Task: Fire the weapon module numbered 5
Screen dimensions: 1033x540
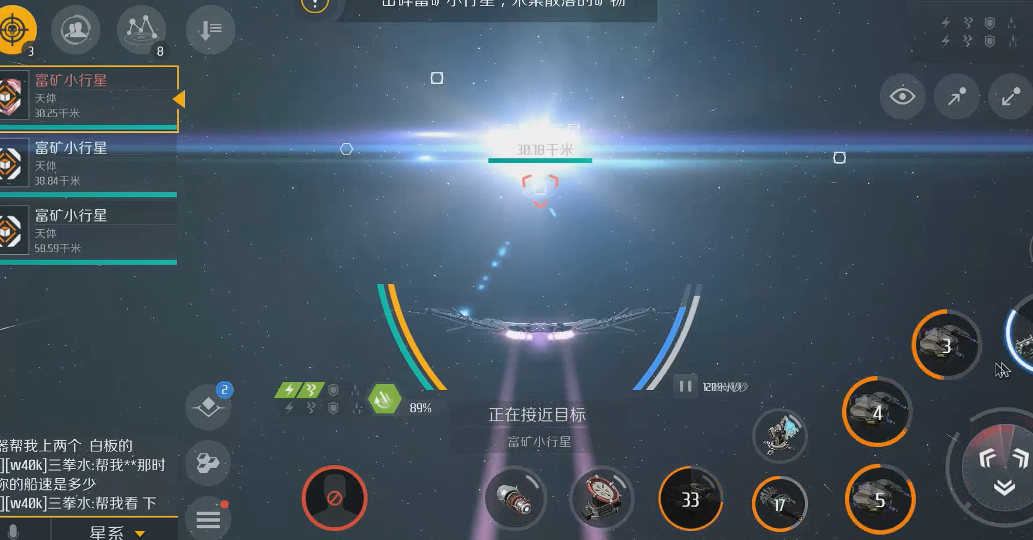Action: point(879,499)
